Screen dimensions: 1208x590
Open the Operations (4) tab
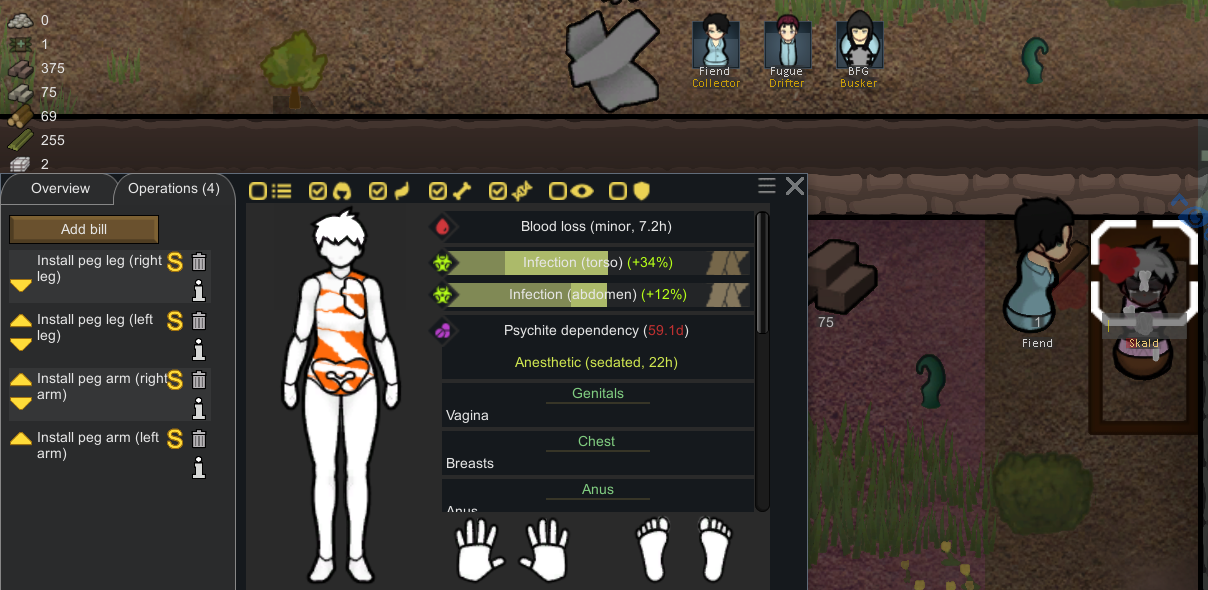tap(173, 189)
